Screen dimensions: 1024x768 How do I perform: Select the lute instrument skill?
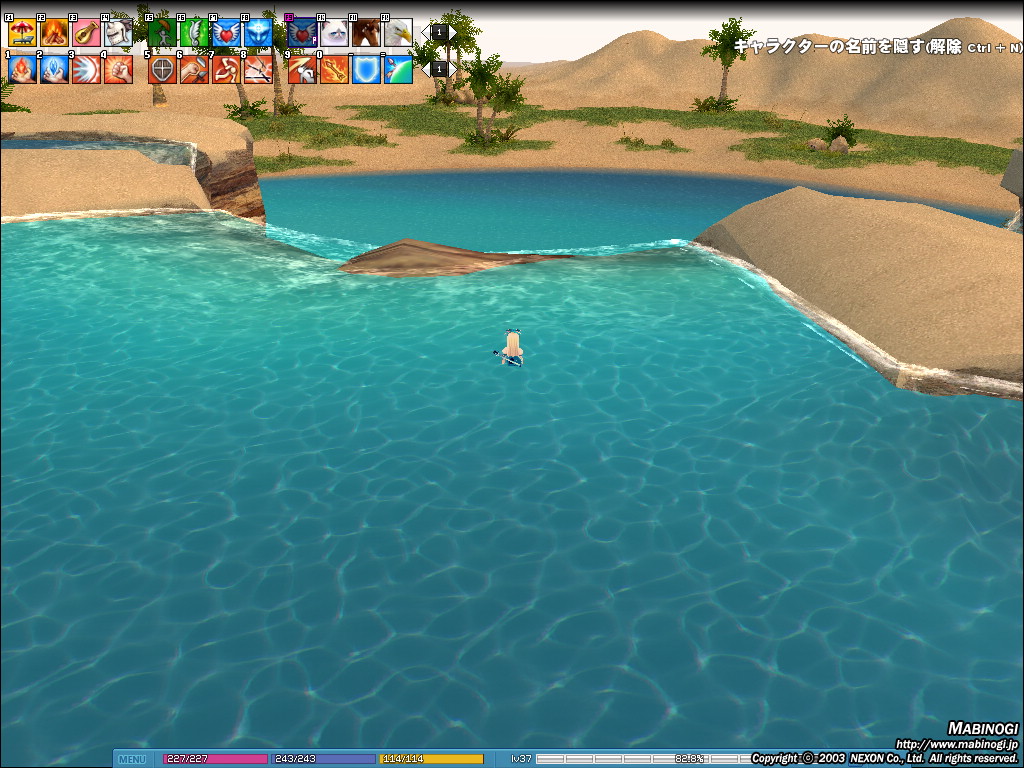(x=86, y=33)
